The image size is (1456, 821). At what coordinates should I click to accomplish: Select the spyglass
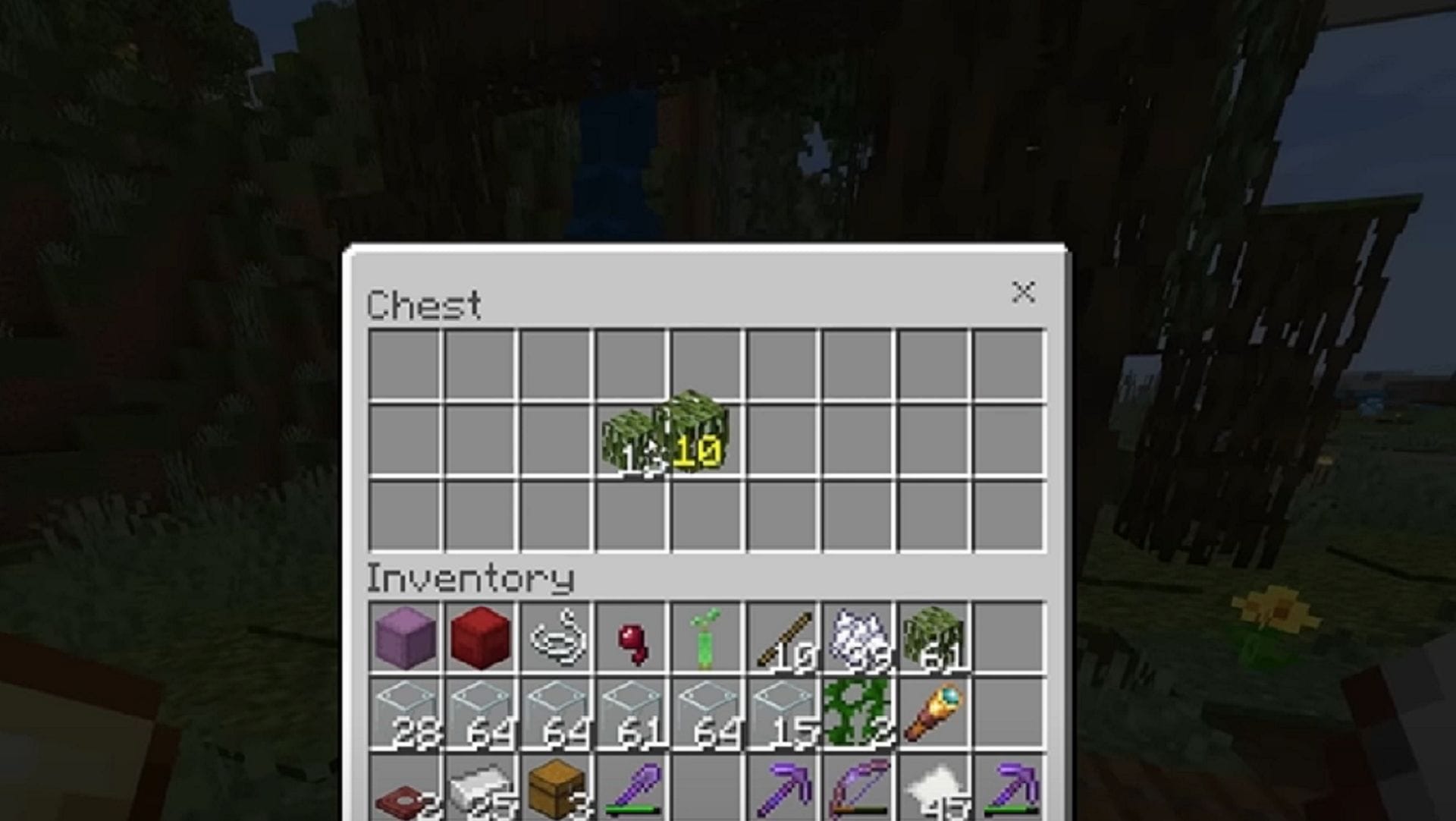(937, 713)
